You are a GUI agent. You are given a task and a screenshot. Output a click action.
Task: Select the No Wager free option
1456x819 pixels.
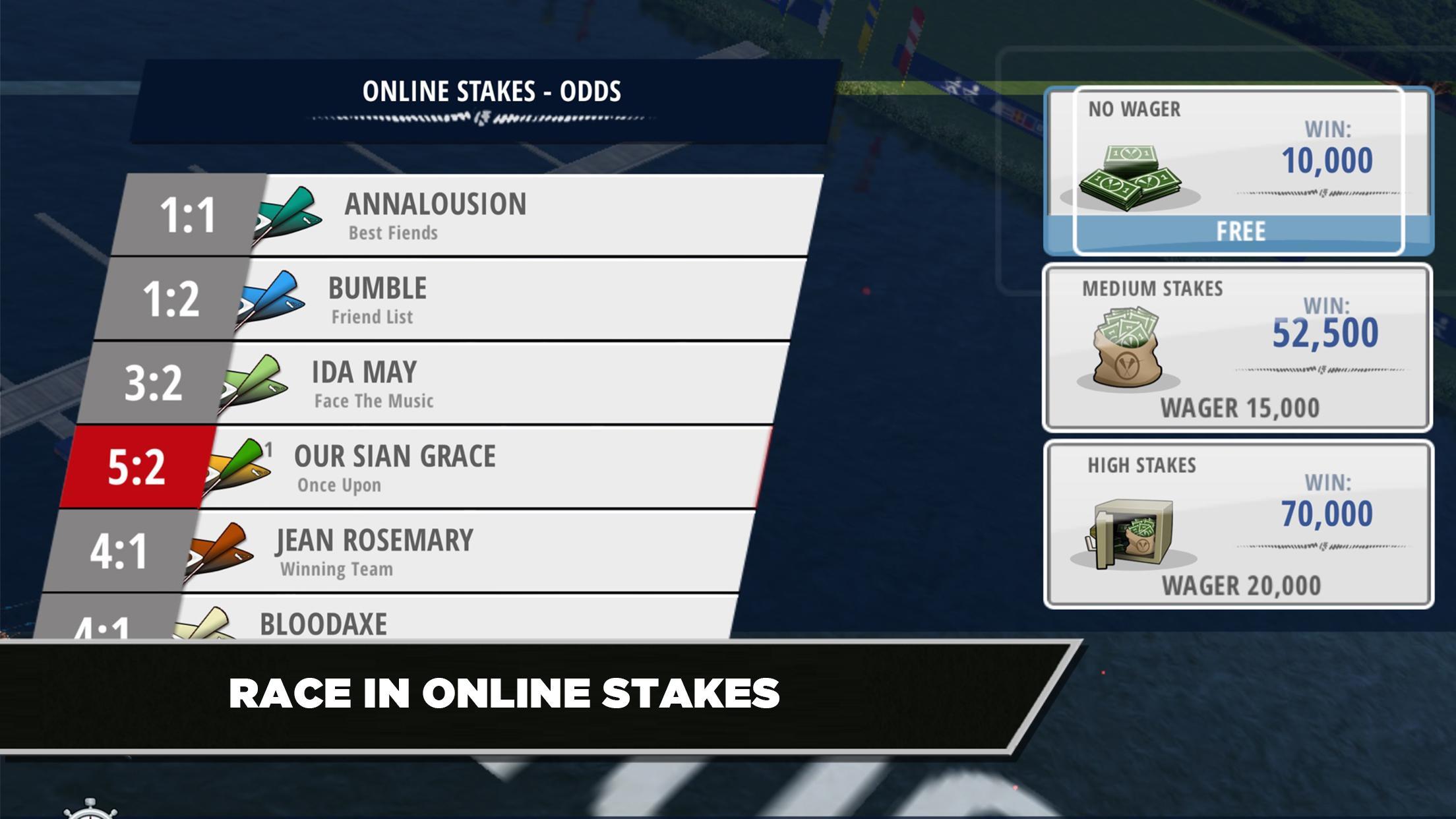point(1238,171)
